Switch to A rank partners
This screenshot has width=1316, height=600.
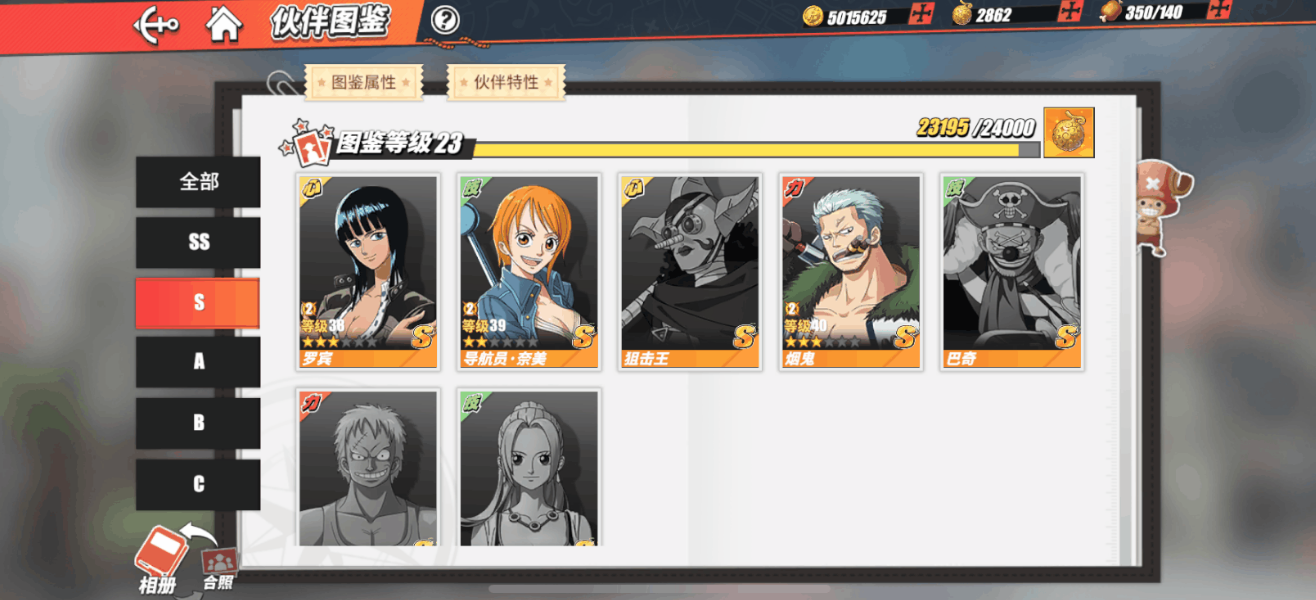[198, 362]
